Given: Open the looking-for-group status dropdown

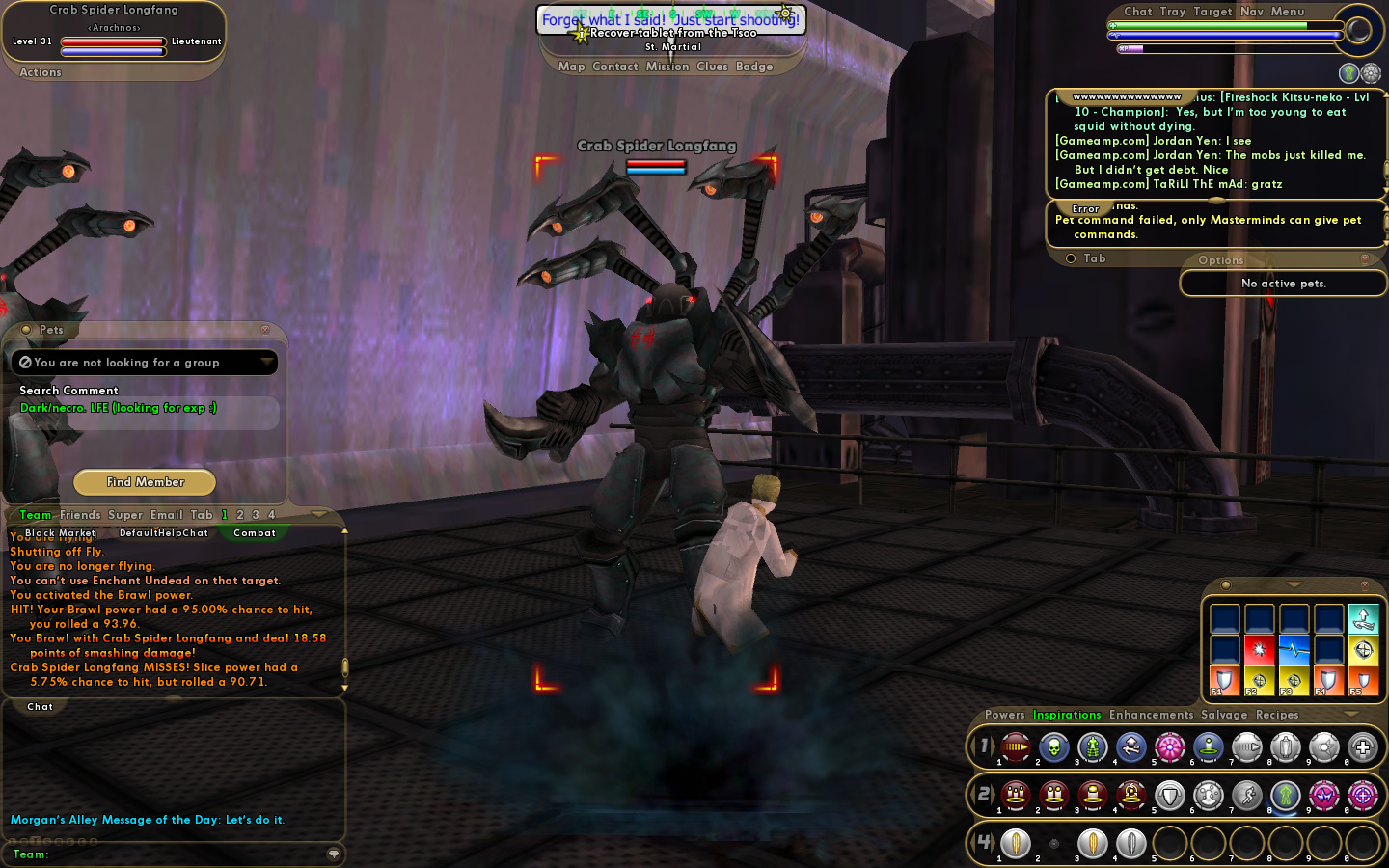Looking at the screenshot, I should click(x=266, y=362).
